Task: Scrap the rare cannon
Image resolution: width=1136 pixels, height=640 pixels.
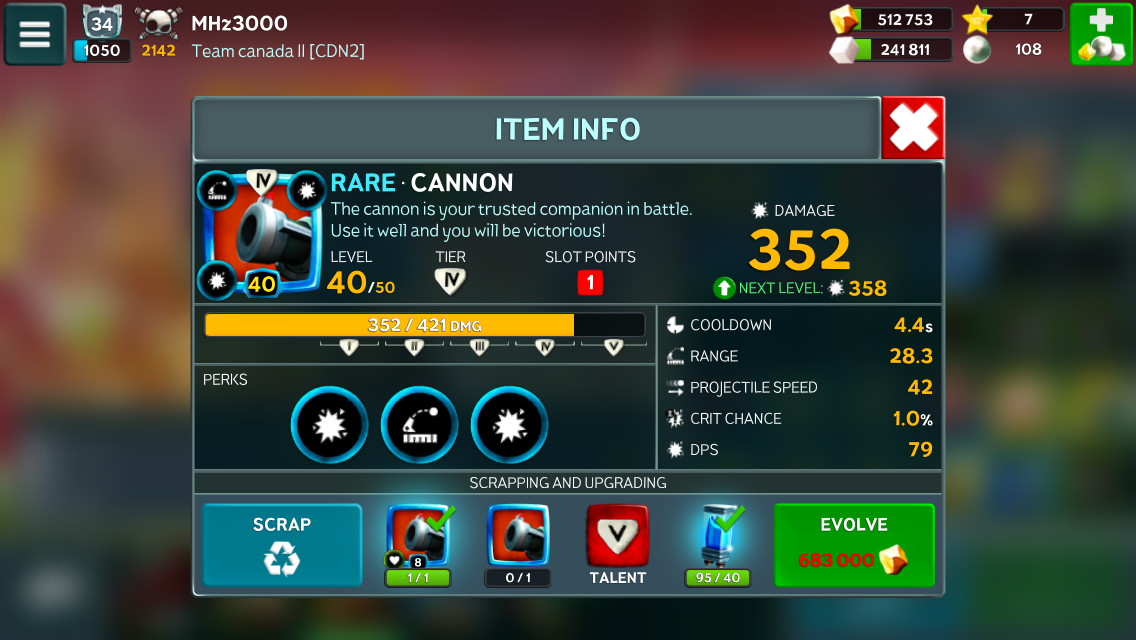Action: pyautogui.click(x=281, y=544)
